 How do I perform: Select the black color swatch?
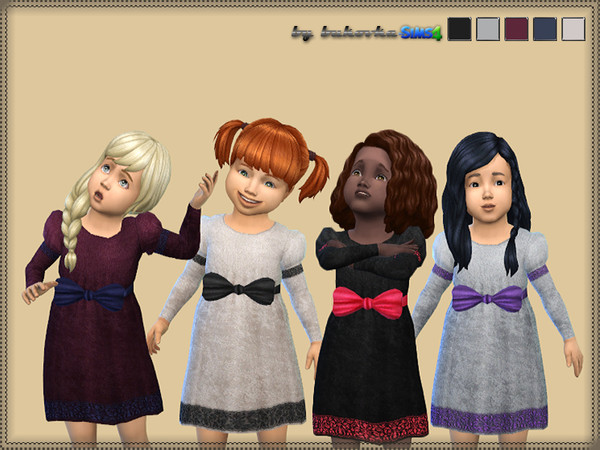tap(459, 28)
